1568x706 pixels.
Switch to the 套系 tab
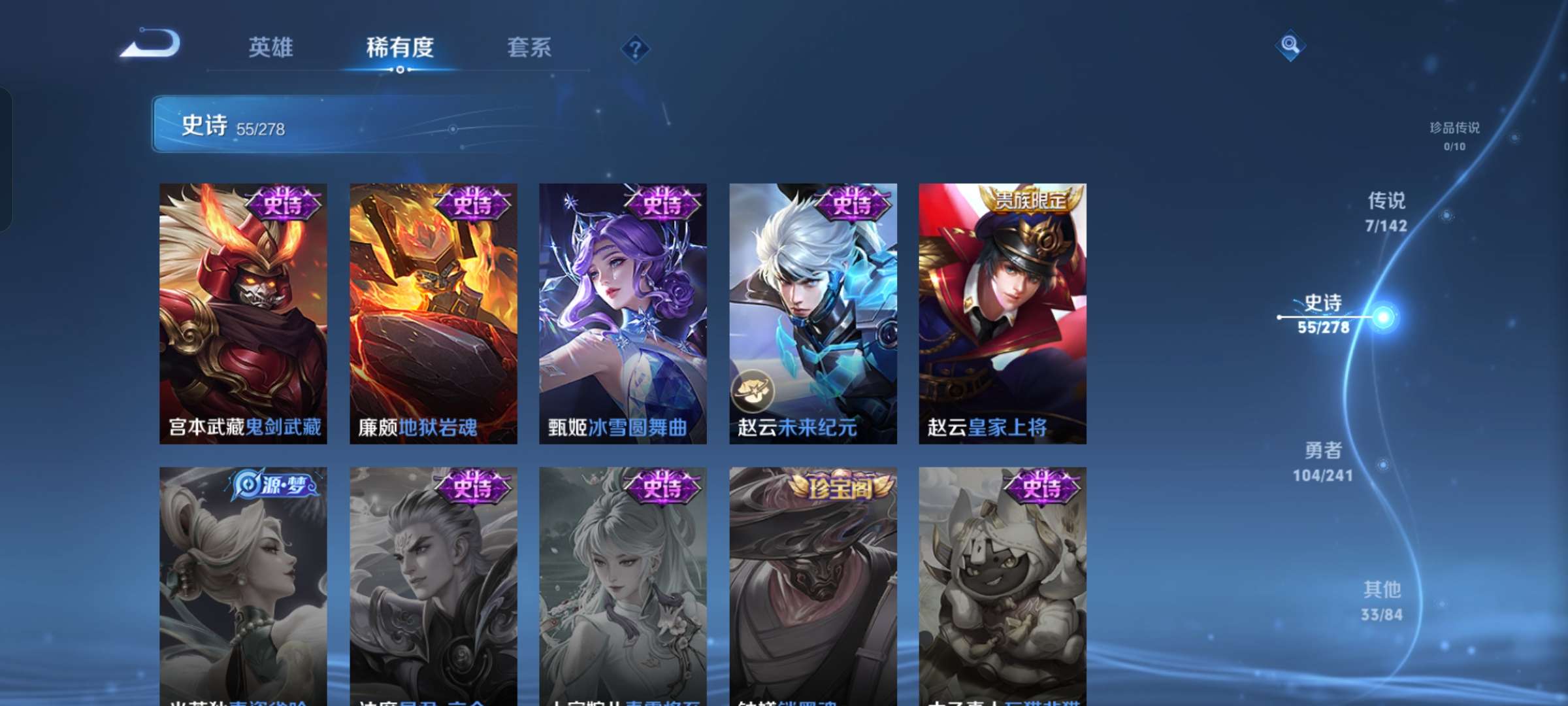pos(529,48)
